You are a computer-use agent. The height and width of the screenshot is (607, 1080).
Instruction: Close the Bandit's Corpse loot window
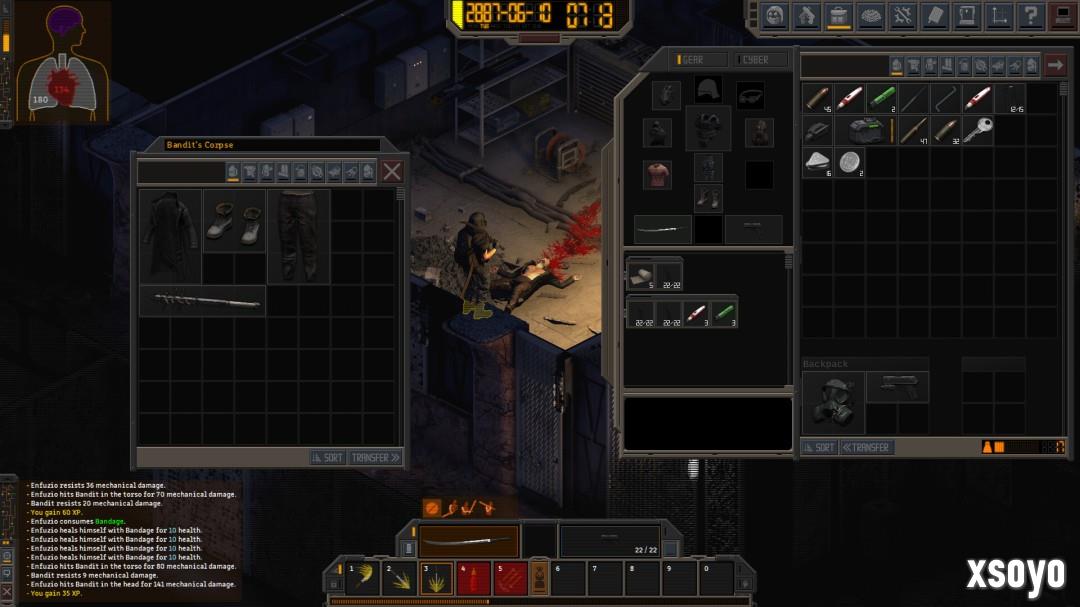tap(392, 171)
